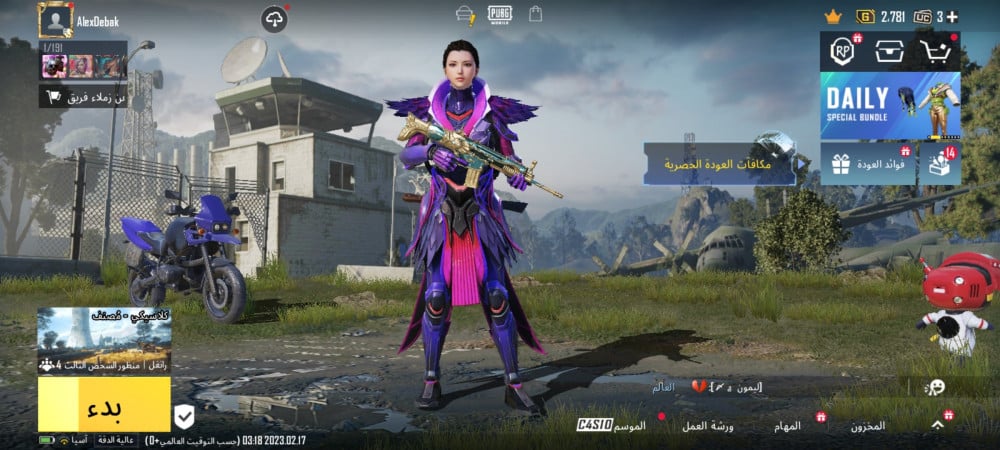Image resolution: width=1000 pixels, height=450 pixels.
Task: Open the events icon with 14 badge
Action: point(939,163)
